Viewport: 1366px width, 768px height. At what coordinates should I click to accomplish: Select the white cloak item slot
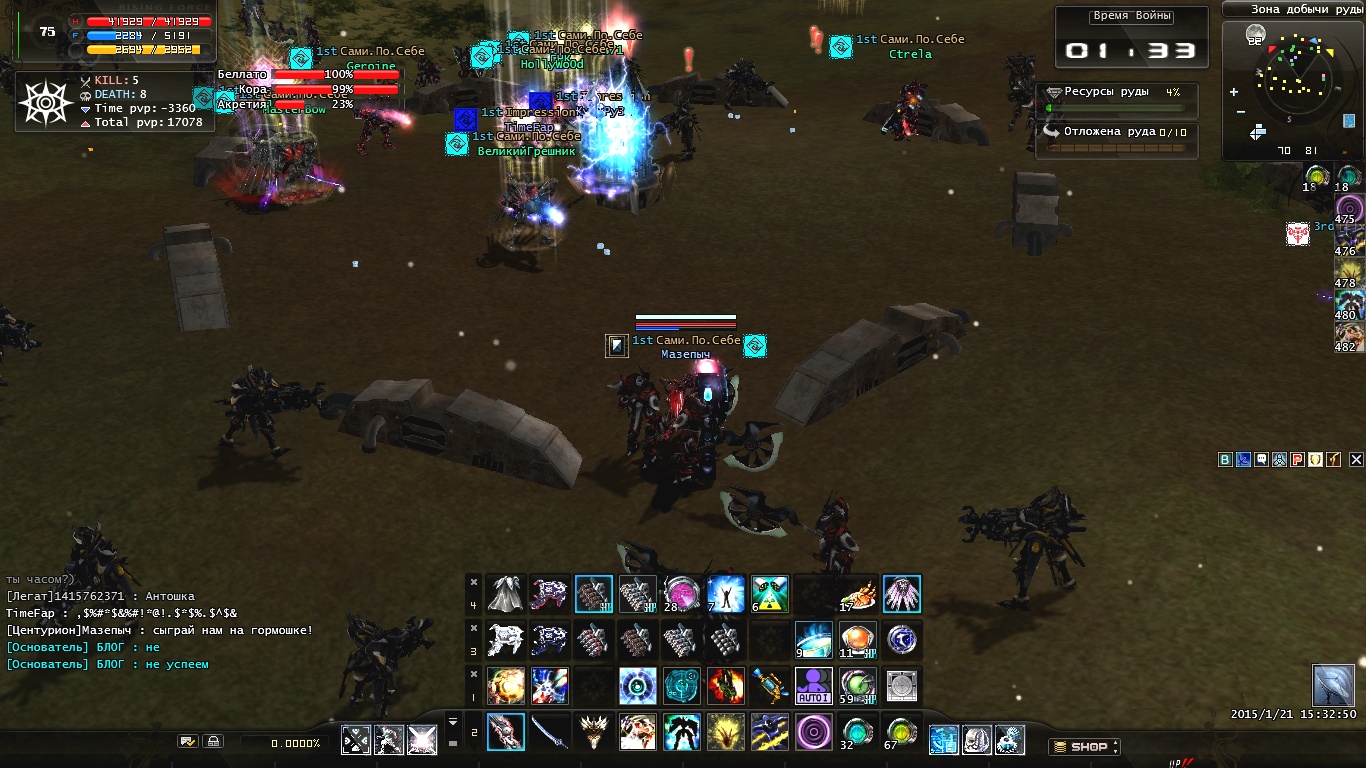click(x=506, y=594)
